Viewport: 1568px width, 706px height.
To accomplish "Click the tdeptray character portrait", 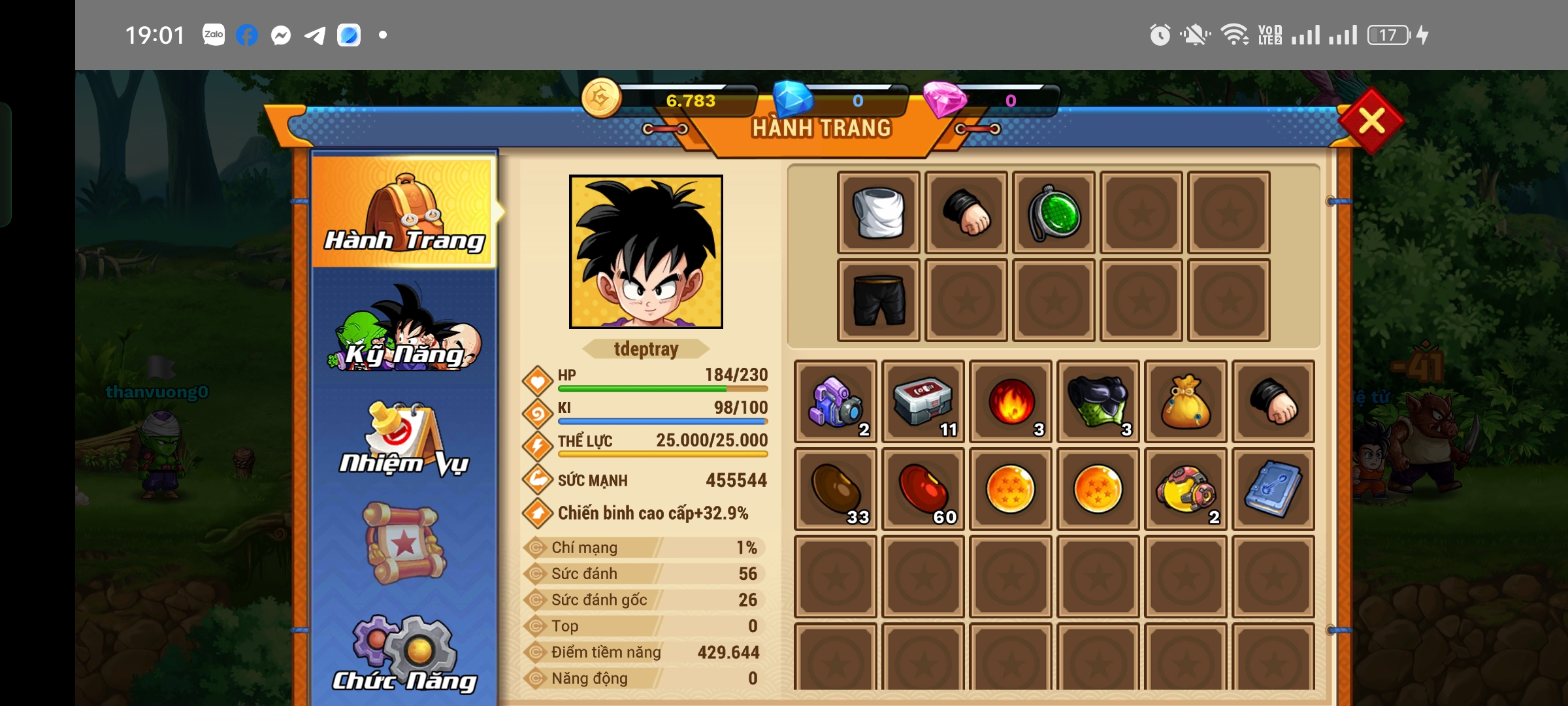I will coord(646,252).
